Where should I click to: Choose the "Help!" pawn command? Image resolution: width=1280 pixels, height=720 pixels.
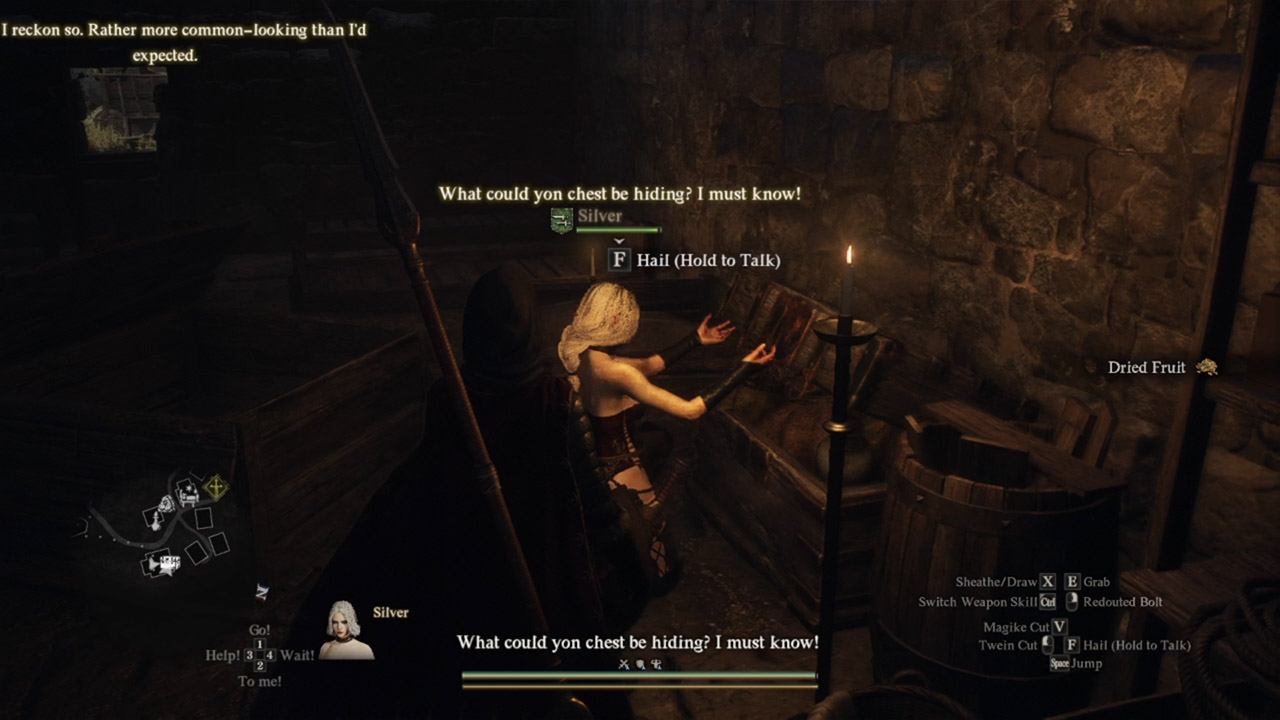pyautogui.click(x=223, y=655)
